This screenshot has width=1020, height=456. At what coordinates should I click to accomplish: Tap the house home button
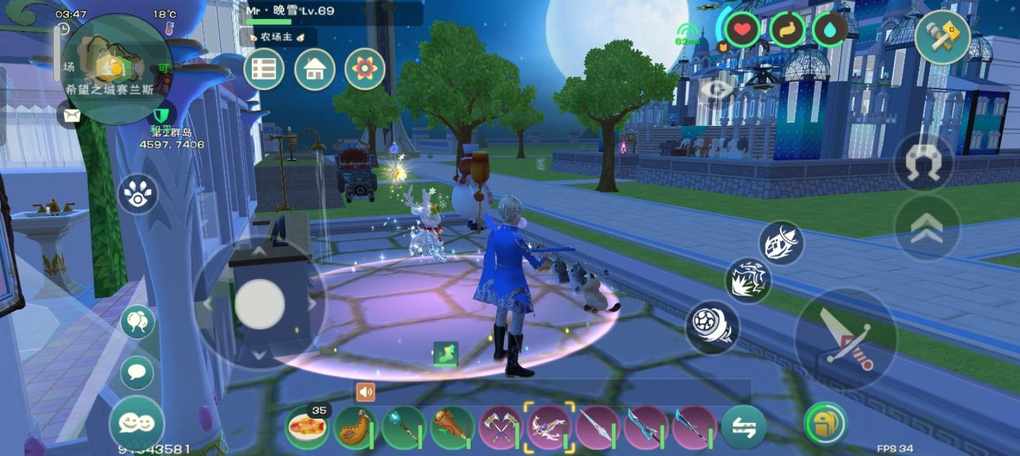pos(314,69)
